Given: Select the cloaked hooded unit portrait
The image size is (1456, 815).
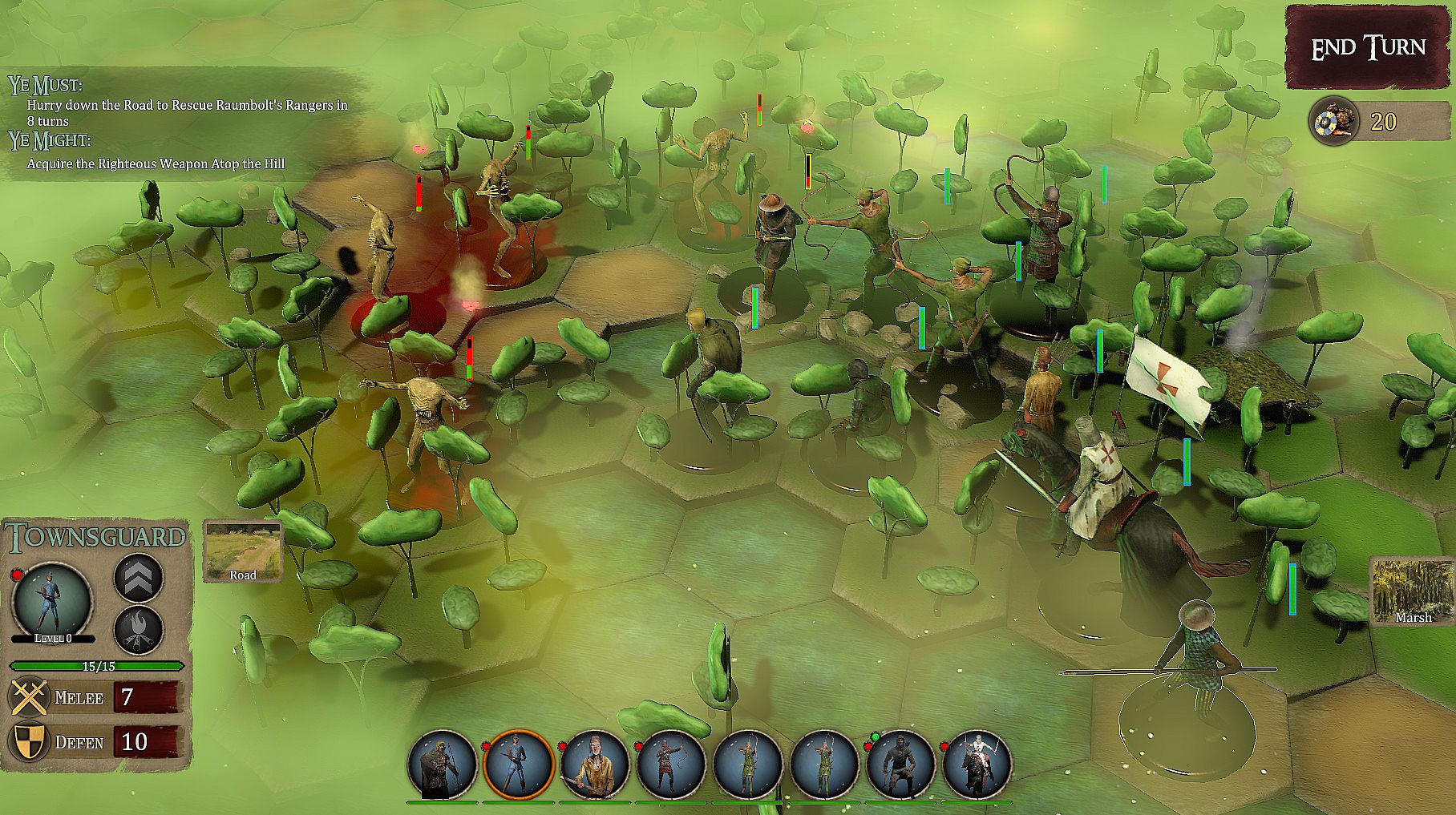Looking at the screenshot, I should coord(443,765).
